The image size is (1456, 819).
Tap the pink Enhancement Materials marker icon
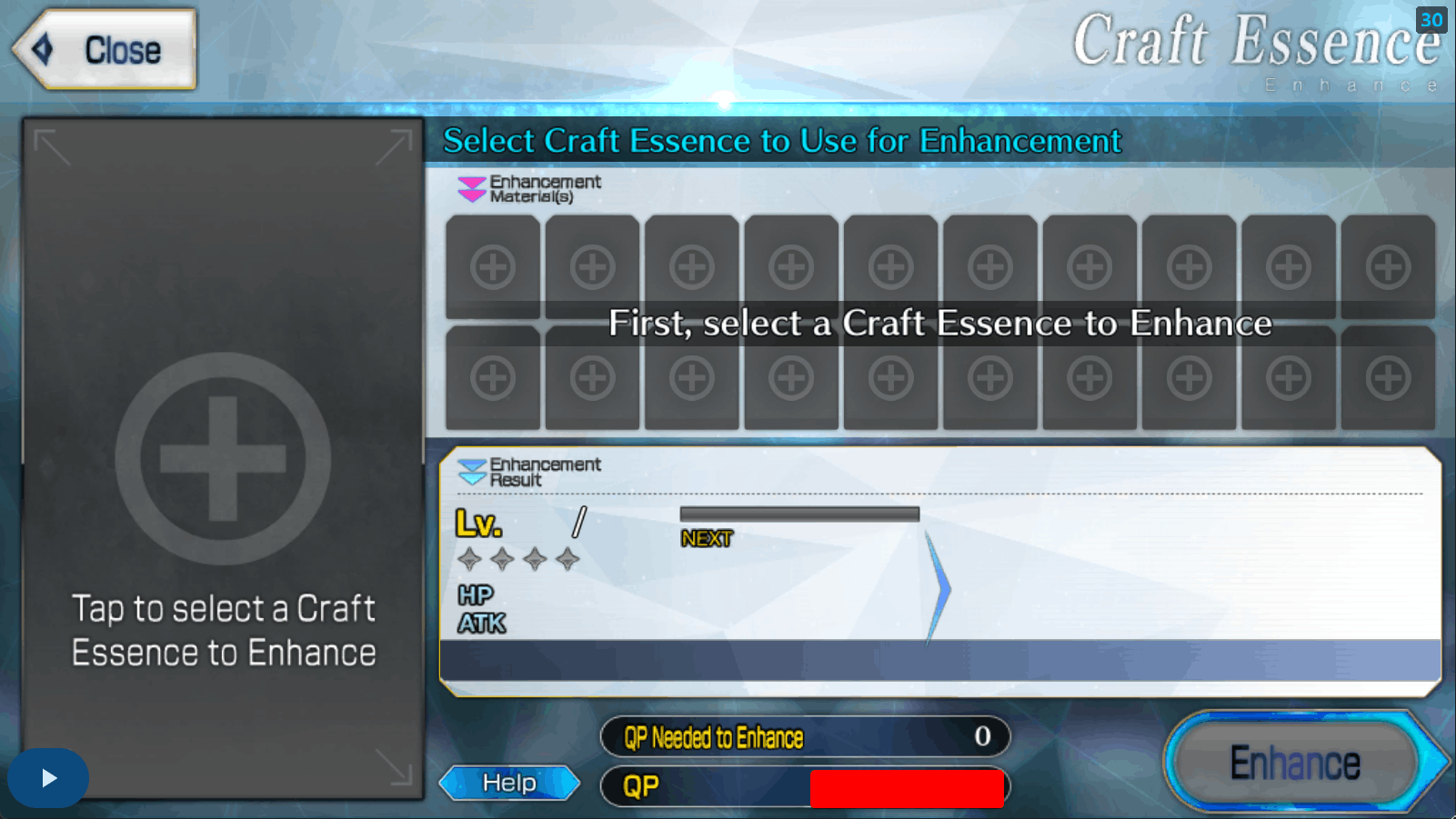(x=470, y=187)
